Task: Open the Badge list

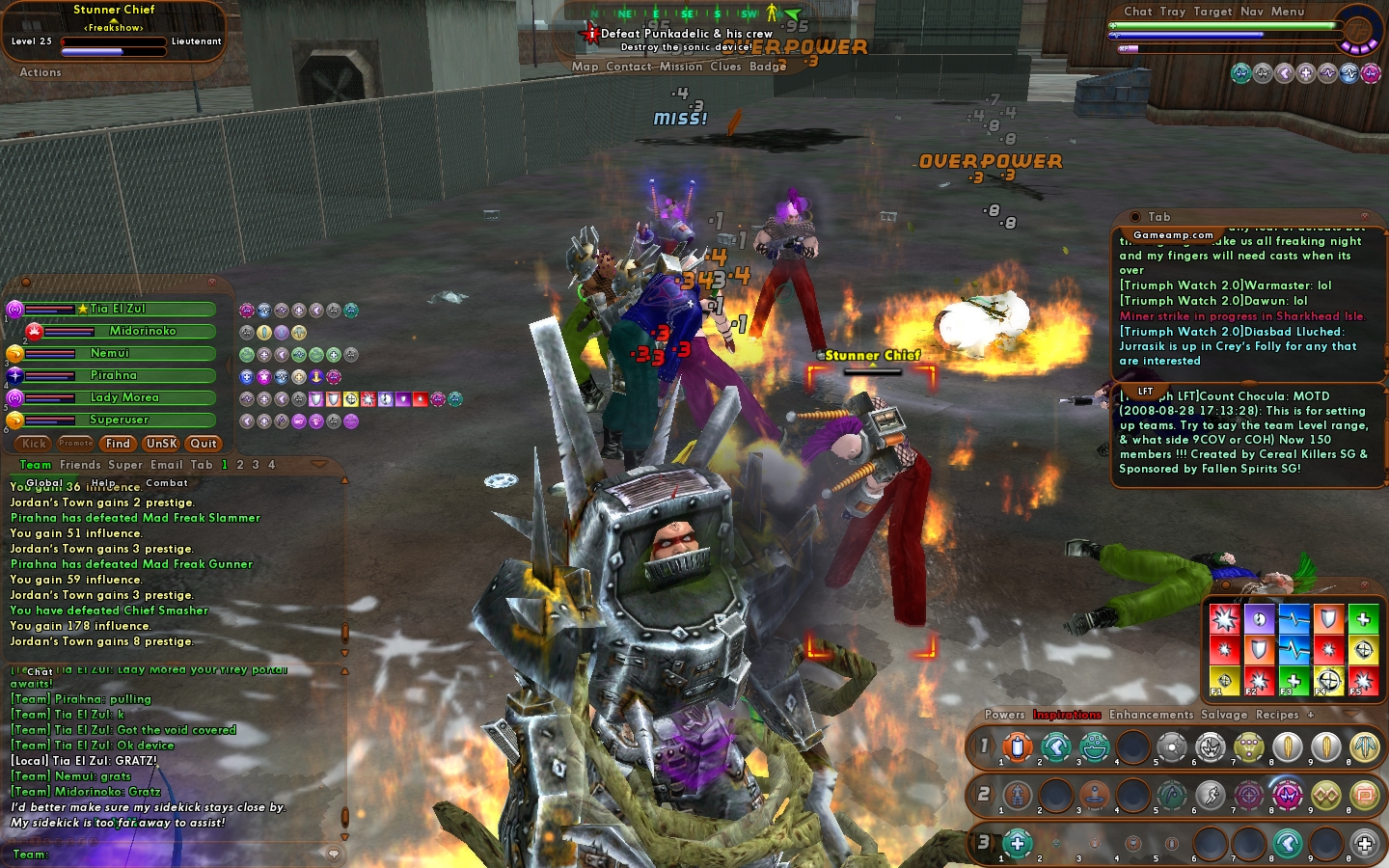Action: [x=768, y=67]
